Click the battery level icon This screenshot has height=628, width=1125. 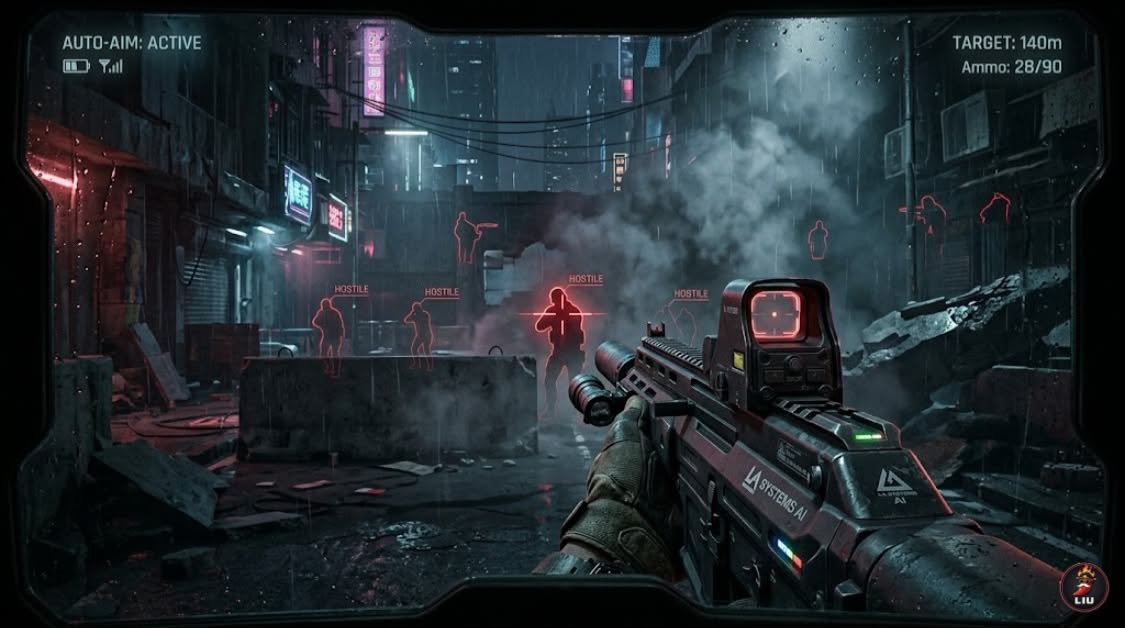(x=76, y=66)
